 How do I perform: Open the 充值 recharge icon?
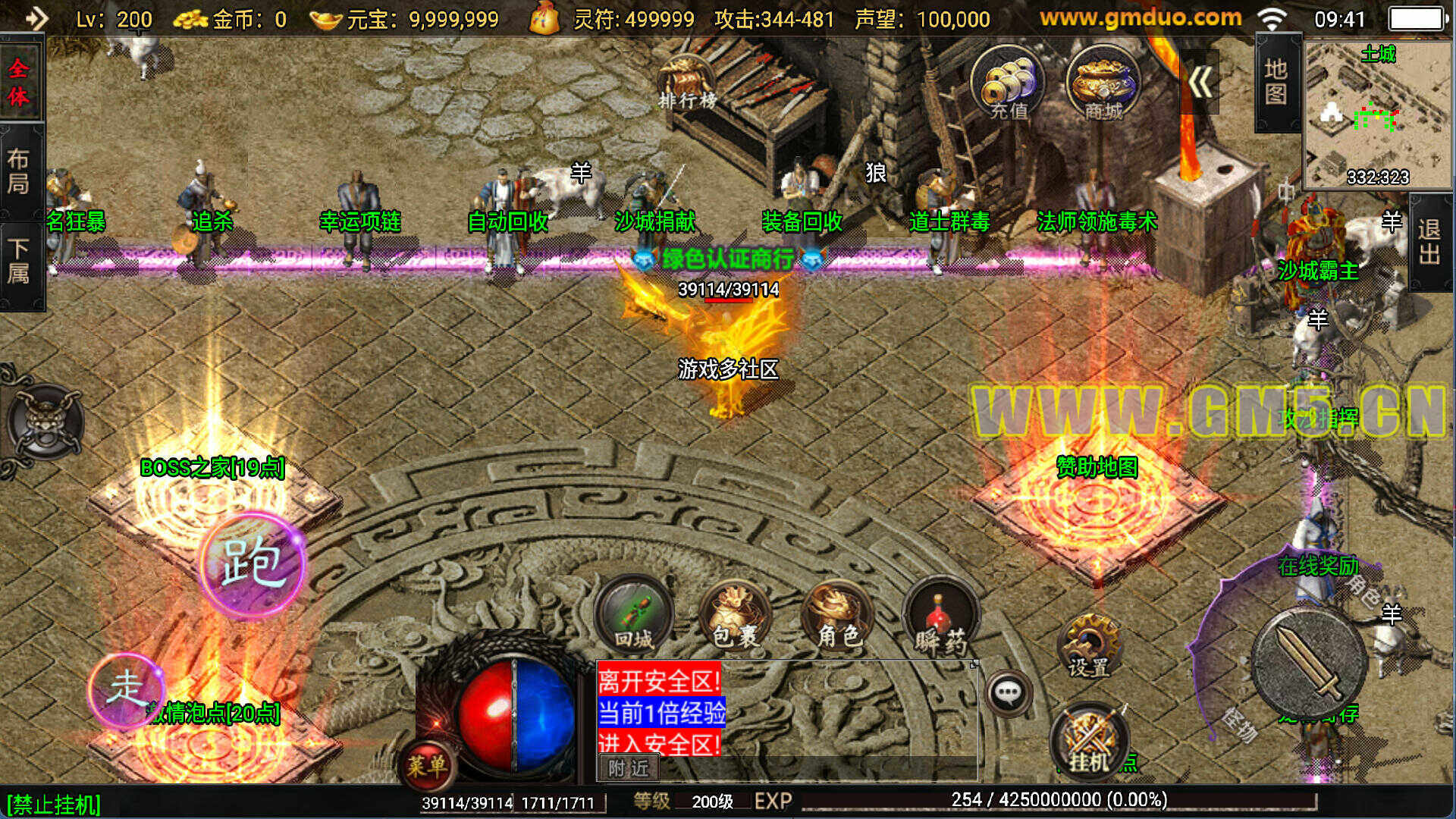click(1008, 85)
